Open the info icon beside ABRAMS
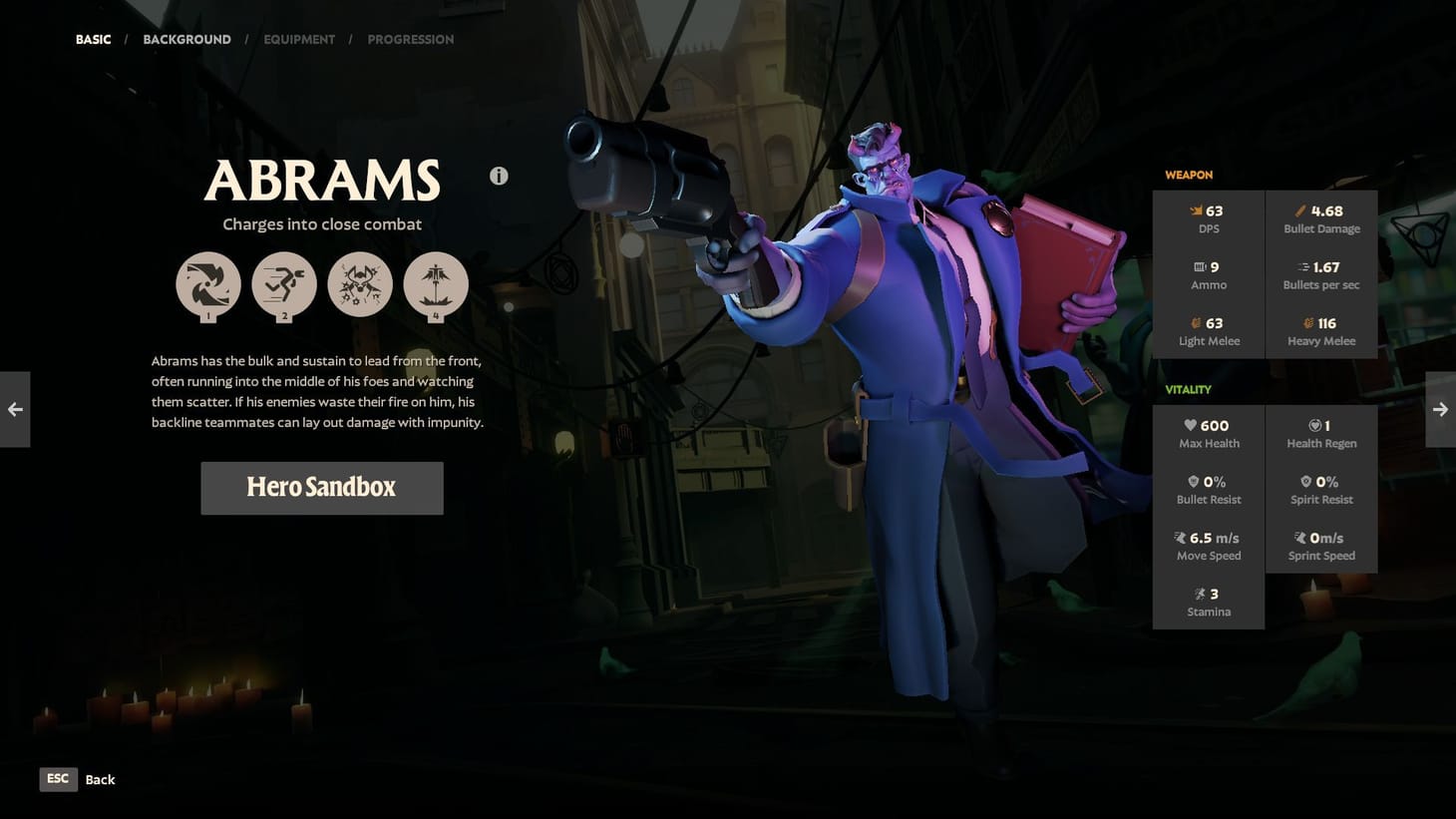The width and height of the screenshot is (1456, 819). point(499,176)
